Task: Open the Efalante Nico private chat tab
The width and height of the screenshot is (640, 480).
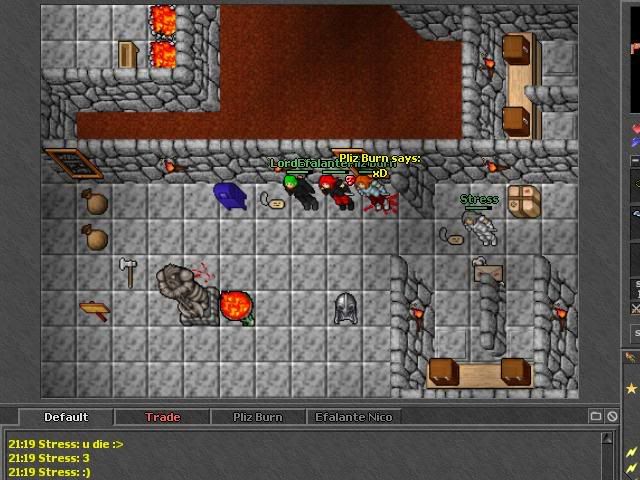Action: pyautogui.click(x=353, y=417)
